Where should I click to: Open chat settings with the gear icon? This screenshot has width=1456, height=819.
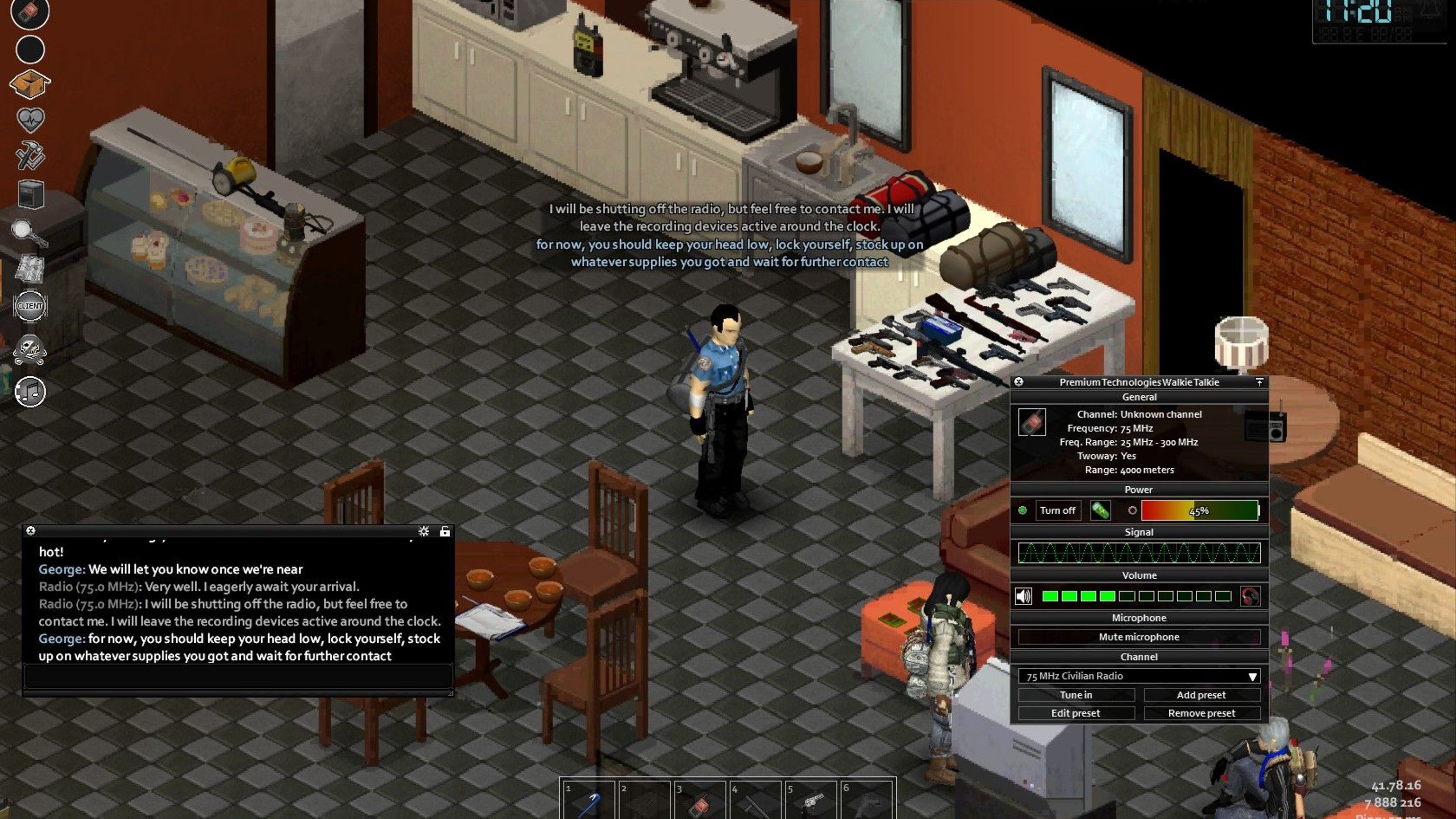point(423,531)
